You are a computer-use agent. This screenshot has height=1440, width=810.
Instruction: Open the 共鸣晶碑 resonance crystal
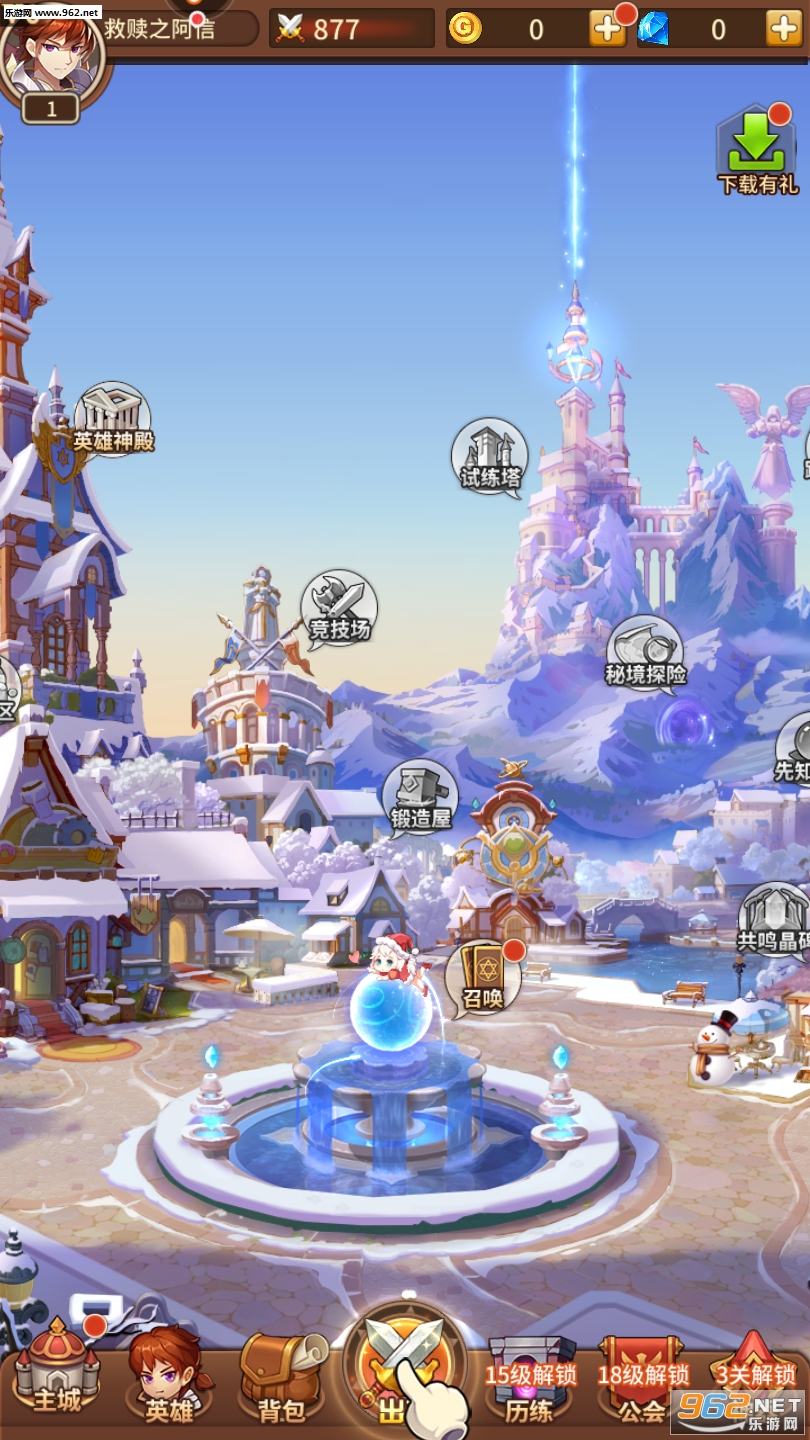774,920
